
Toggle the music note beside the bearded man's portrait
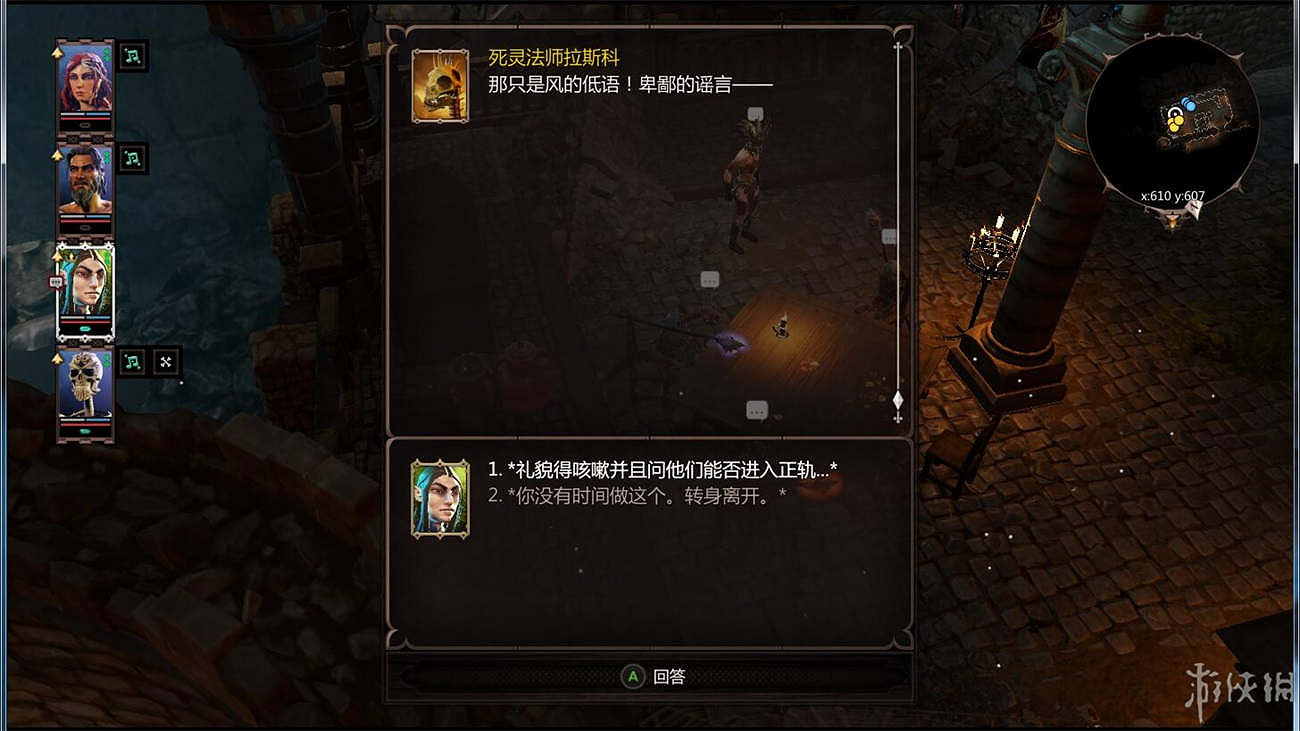pyautogui.click(x=131, y=156)
